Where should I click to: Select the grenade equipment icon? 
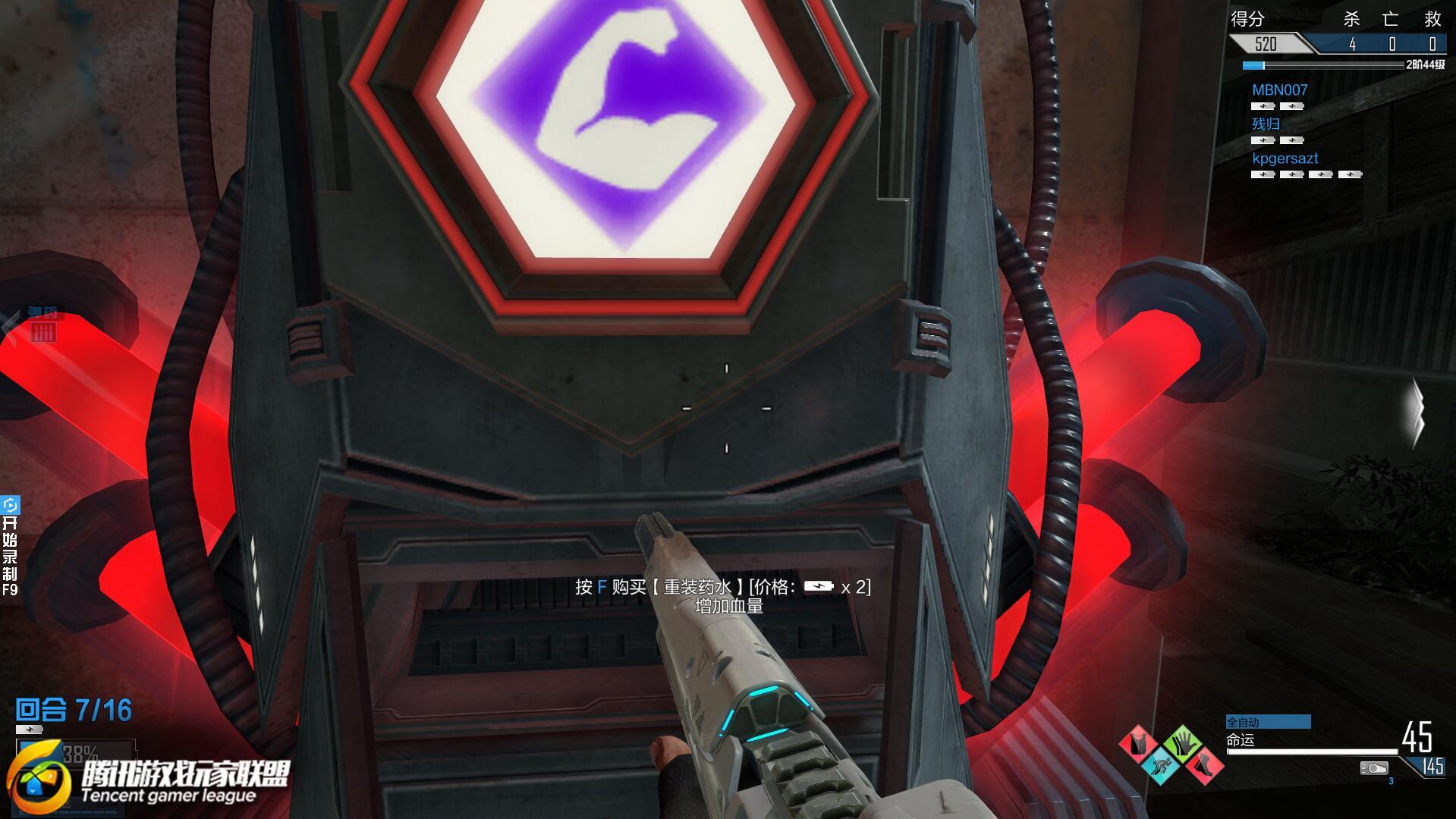pyautogui.click(x=1373, y=768)
